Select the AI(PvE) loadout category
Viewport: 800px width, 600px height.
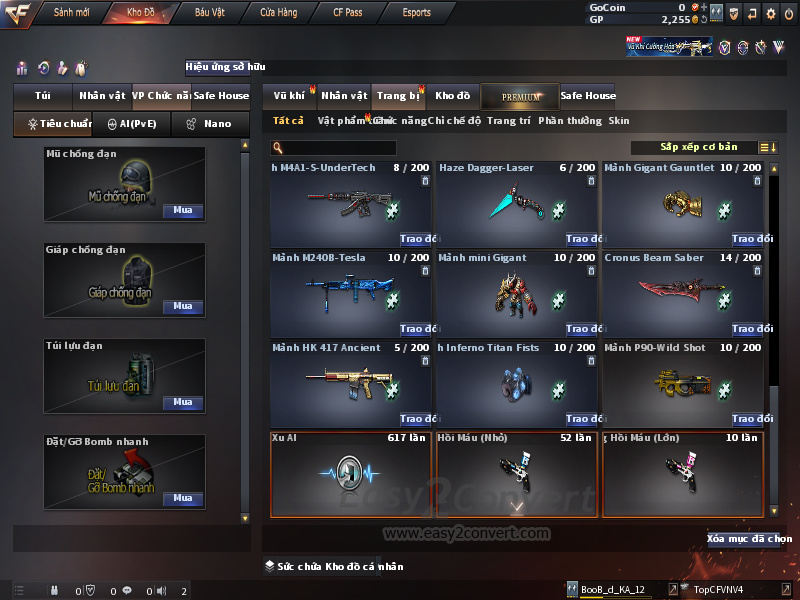[131, 124]
